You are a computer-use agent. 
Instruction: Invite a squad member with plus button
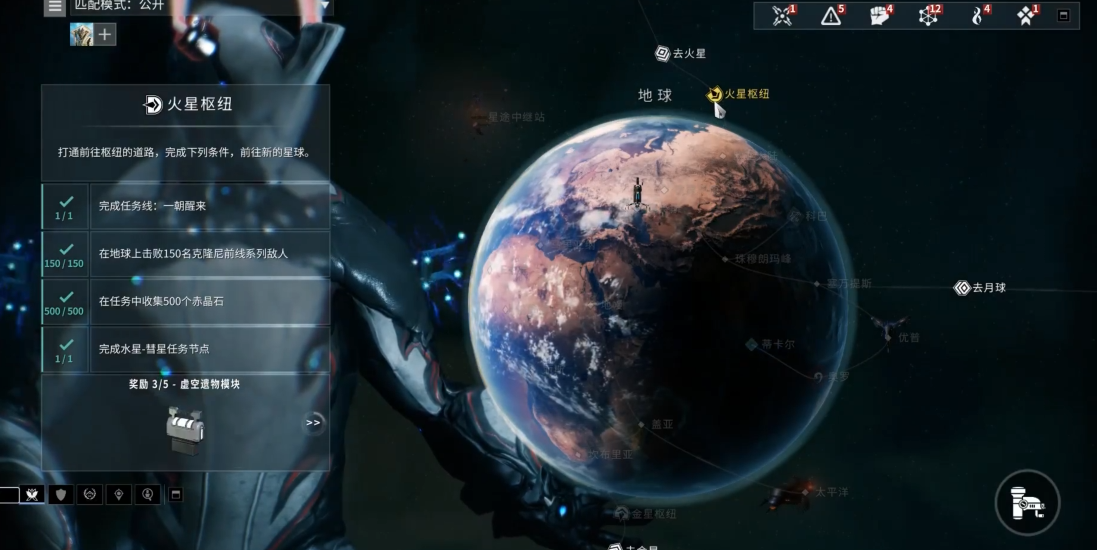[x=105, y=35]
